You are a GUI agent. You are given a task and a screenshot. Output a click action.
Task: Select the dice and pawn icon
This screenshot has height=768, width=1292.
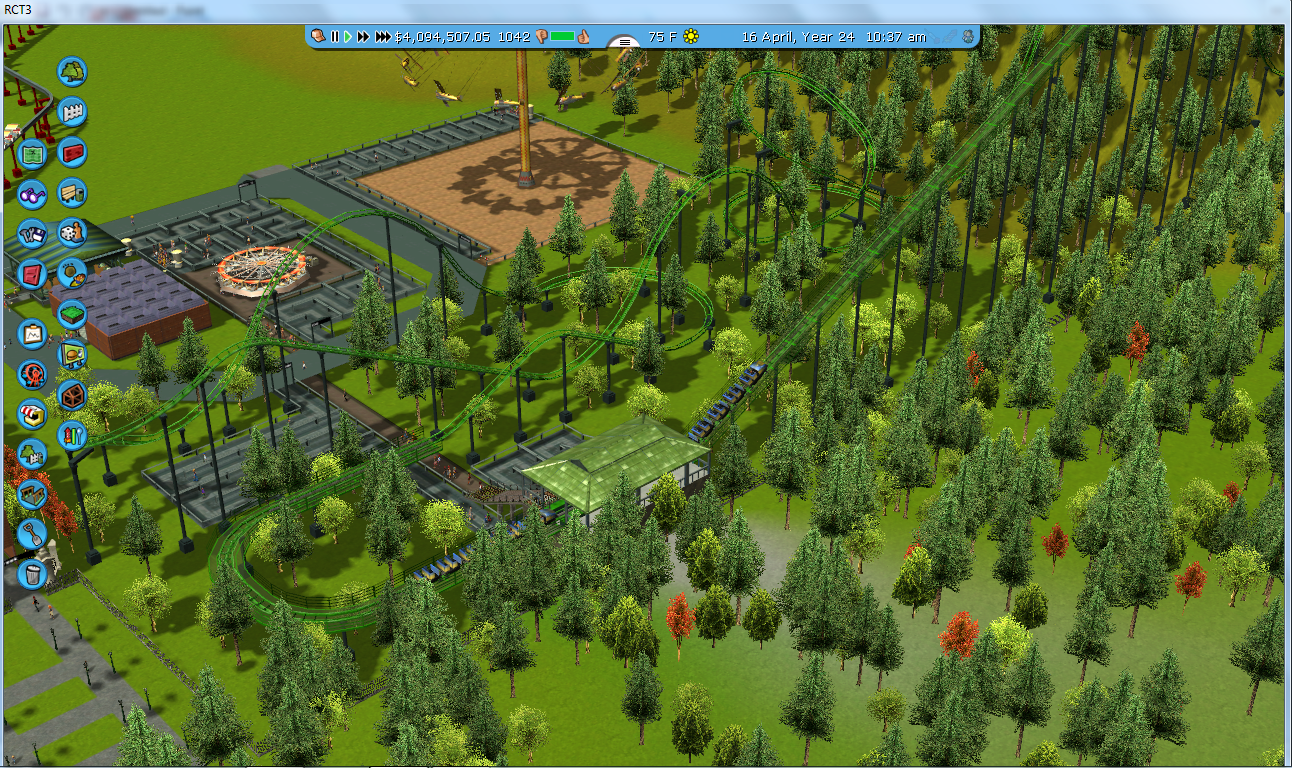click(72, 233)
